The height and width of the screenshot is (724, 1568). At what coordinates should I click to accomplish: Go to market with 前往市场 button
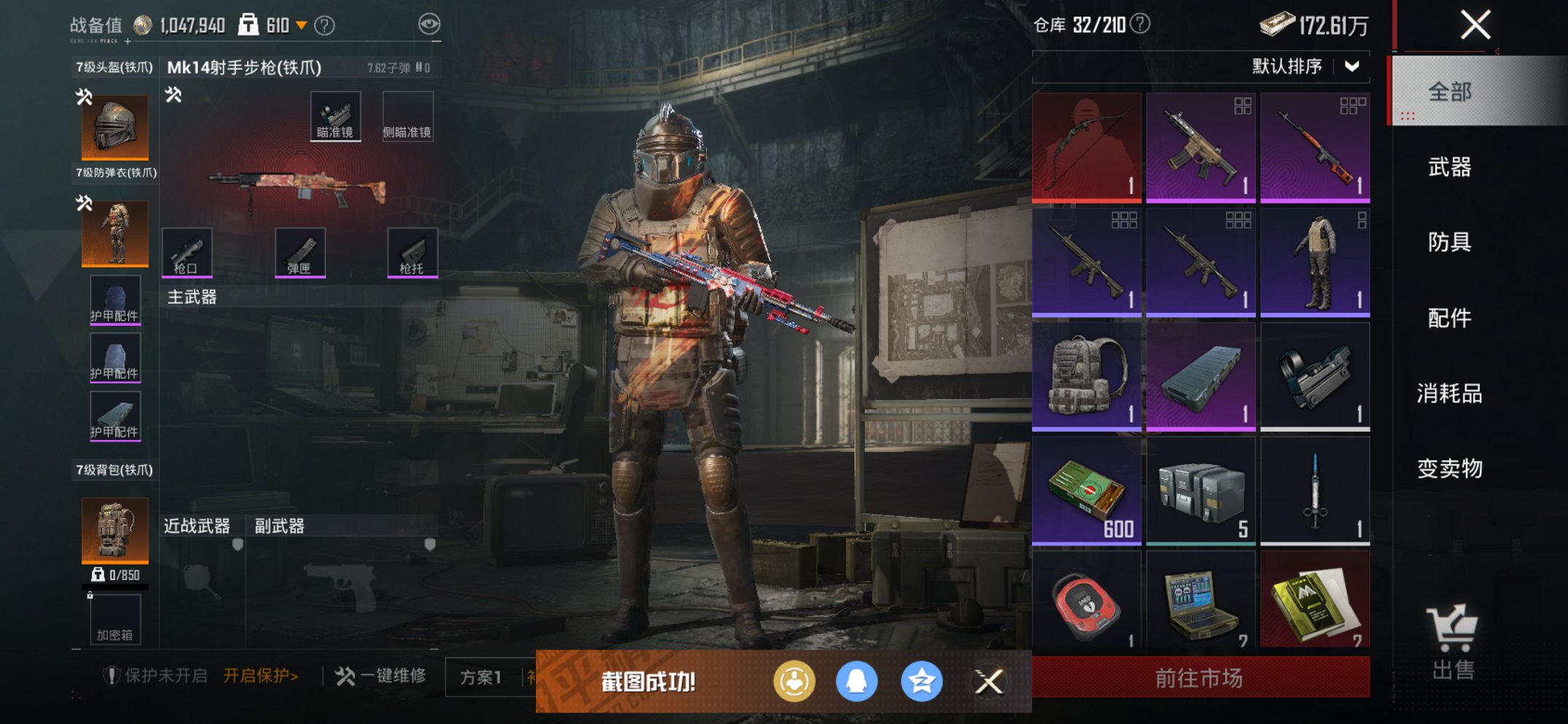[1200, 678]
